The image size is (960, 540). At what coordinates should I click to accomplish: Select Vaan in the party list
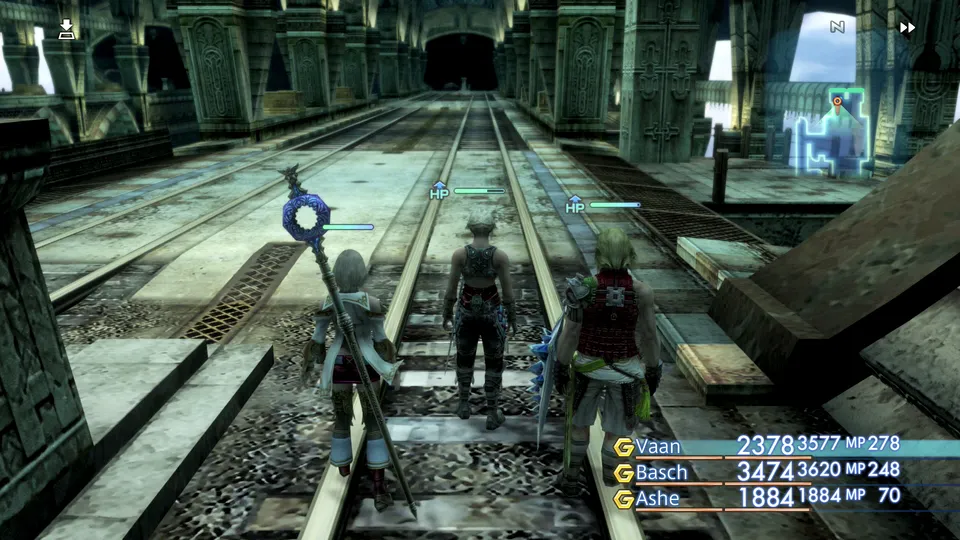pyautogui.click(x=663, y=446)
